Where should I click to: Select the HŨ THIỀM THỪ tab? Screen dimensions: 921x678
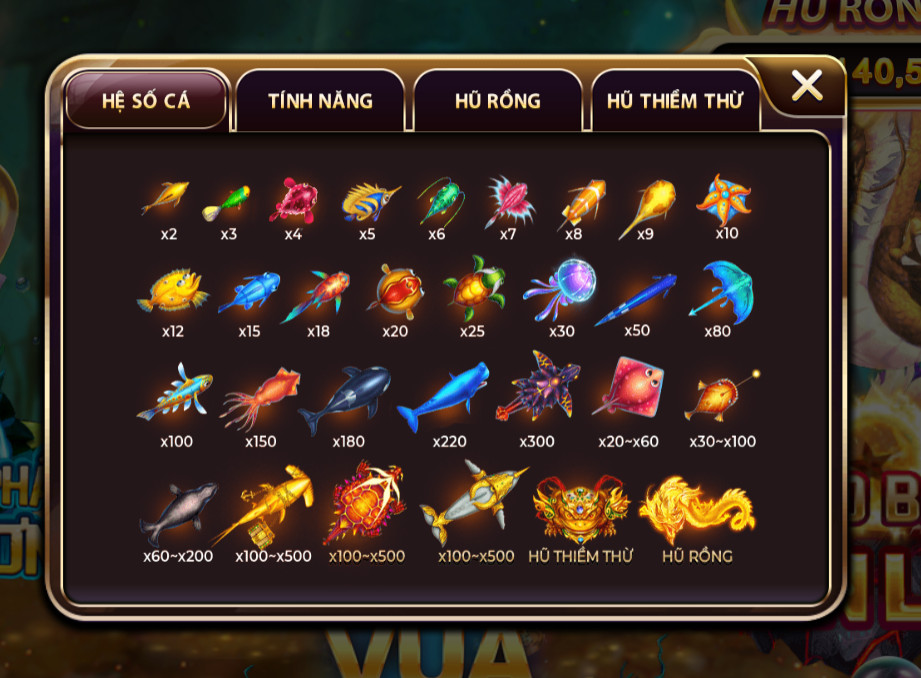pyautogui.click(x=674, y=100)
